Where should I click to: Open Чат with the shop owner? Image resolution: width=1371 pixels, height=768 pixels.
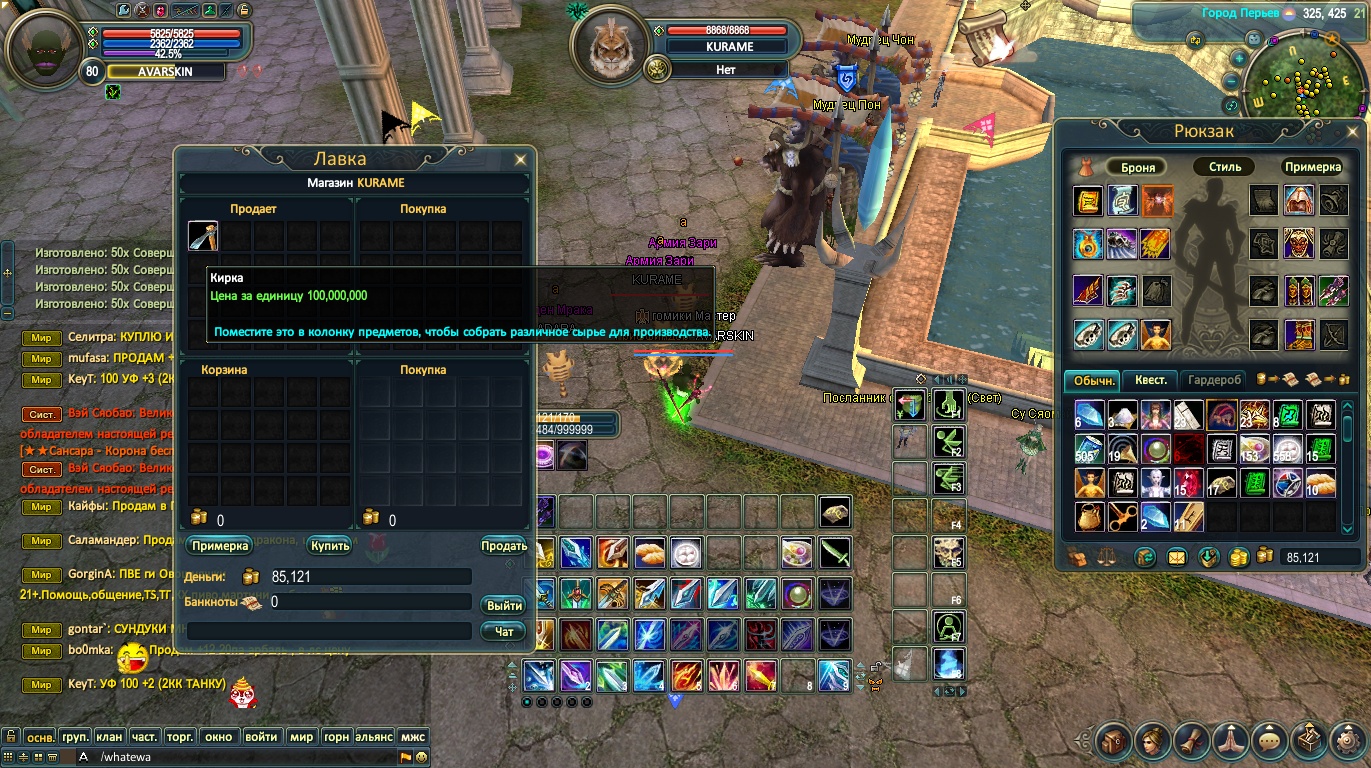click(504, 631)
